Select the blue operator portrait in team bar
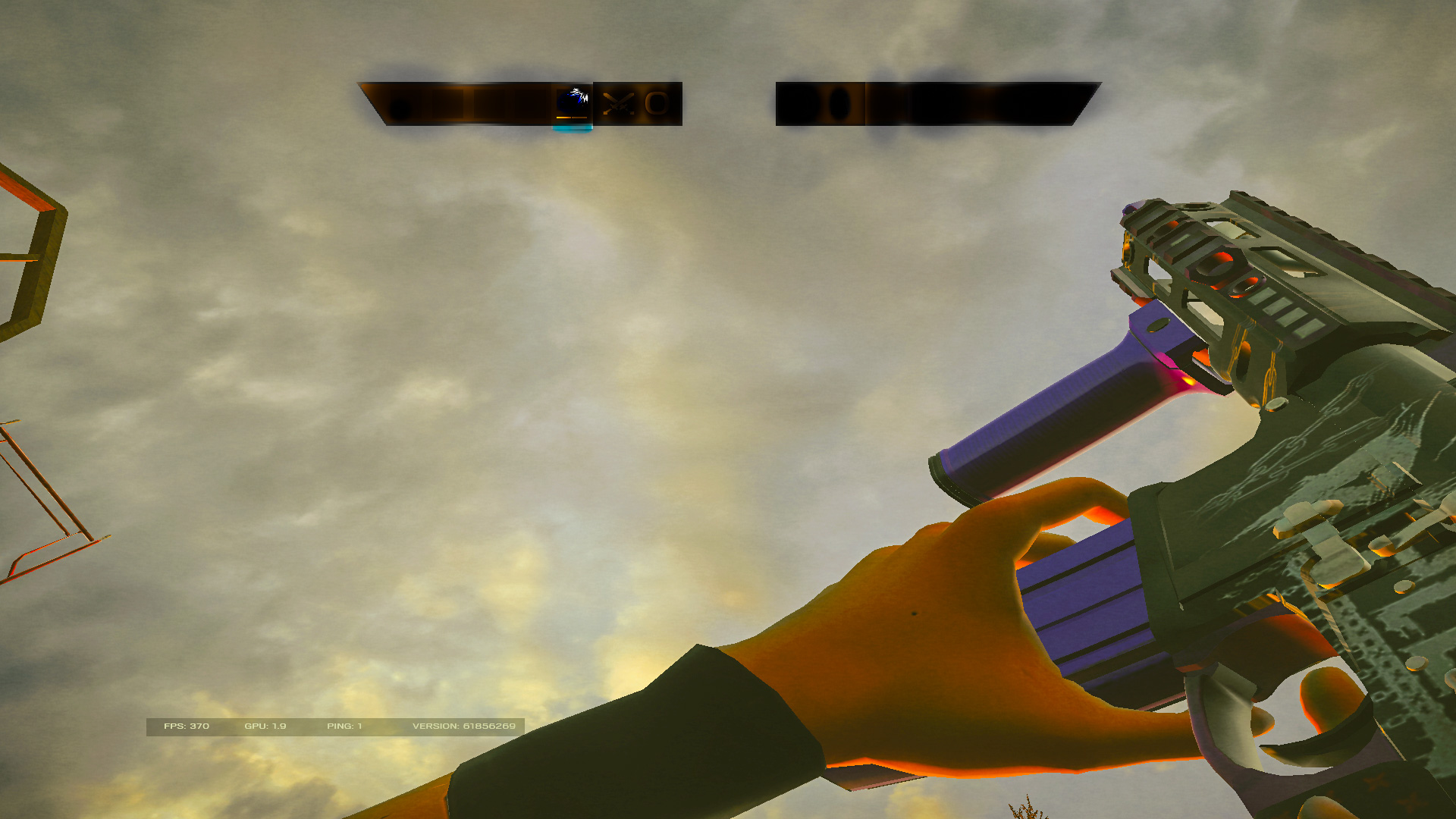Viewport: 1456px width, 819px height. click(x=573, y=102)
